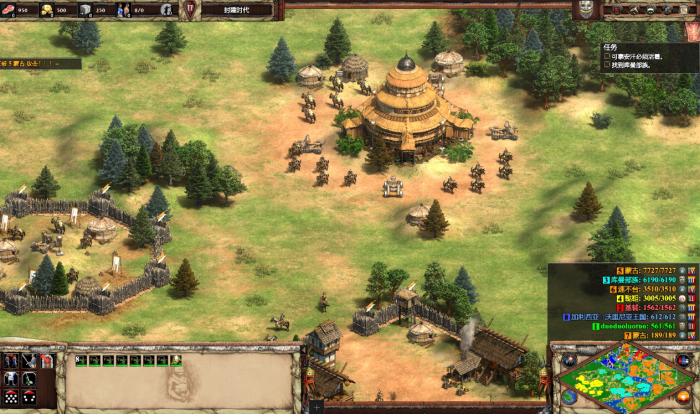This screenshot has height=414, width=700.
Task: Click the food resource icon in top bar
Action: [9, 10]
